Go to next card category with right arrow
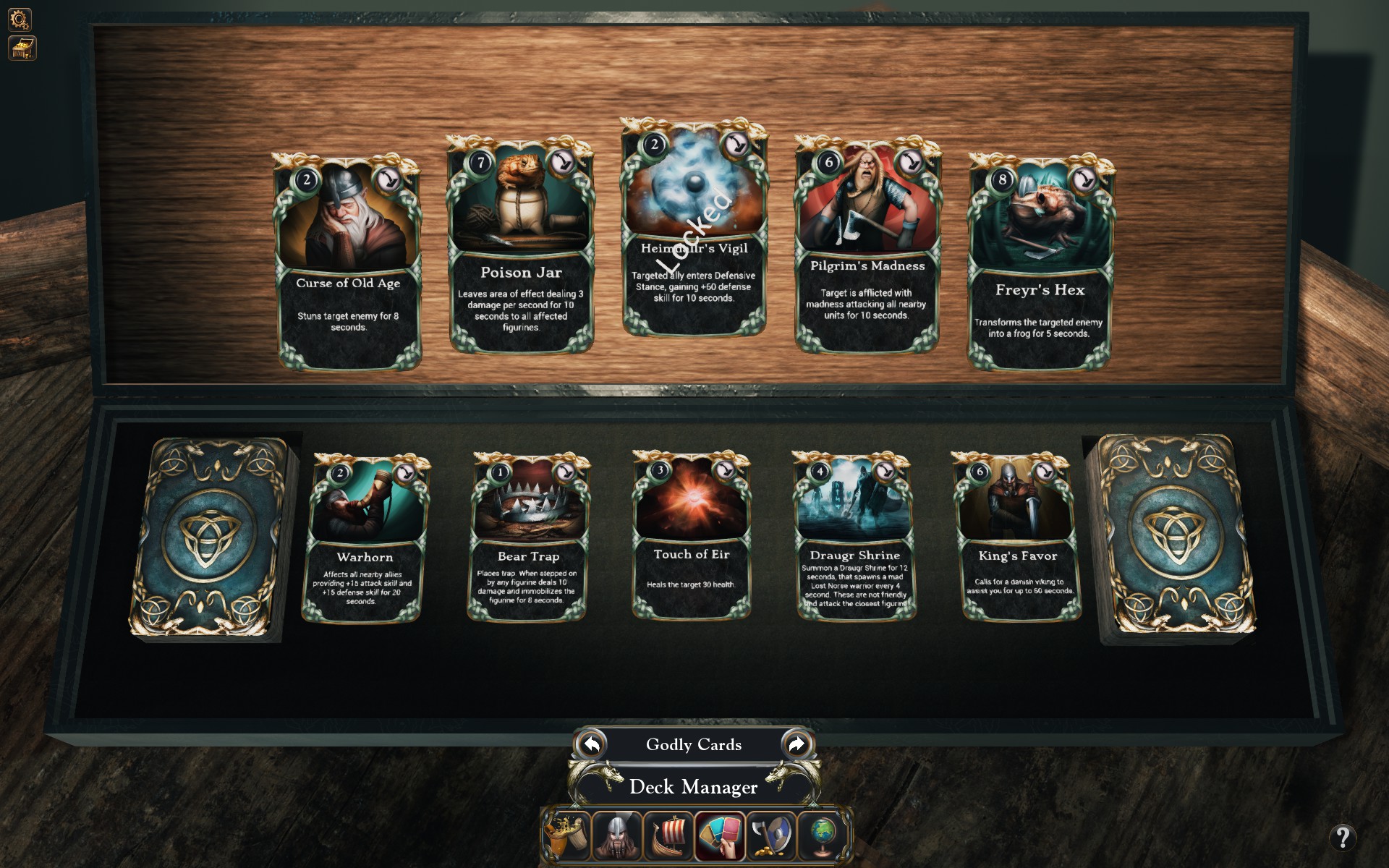 point(797,744)
